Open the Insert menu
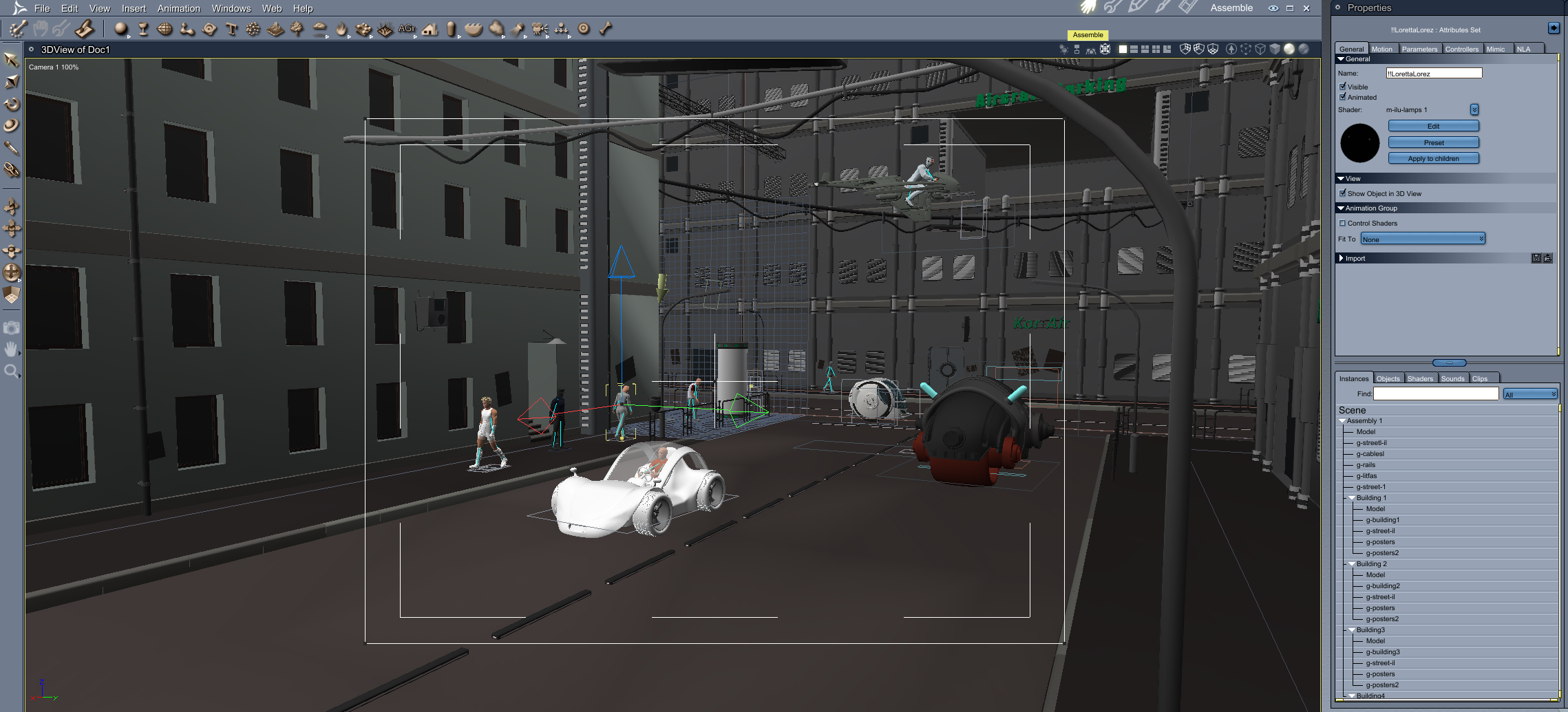The width and height of the screenshot is (1568, 712). [x=134, y=8]
